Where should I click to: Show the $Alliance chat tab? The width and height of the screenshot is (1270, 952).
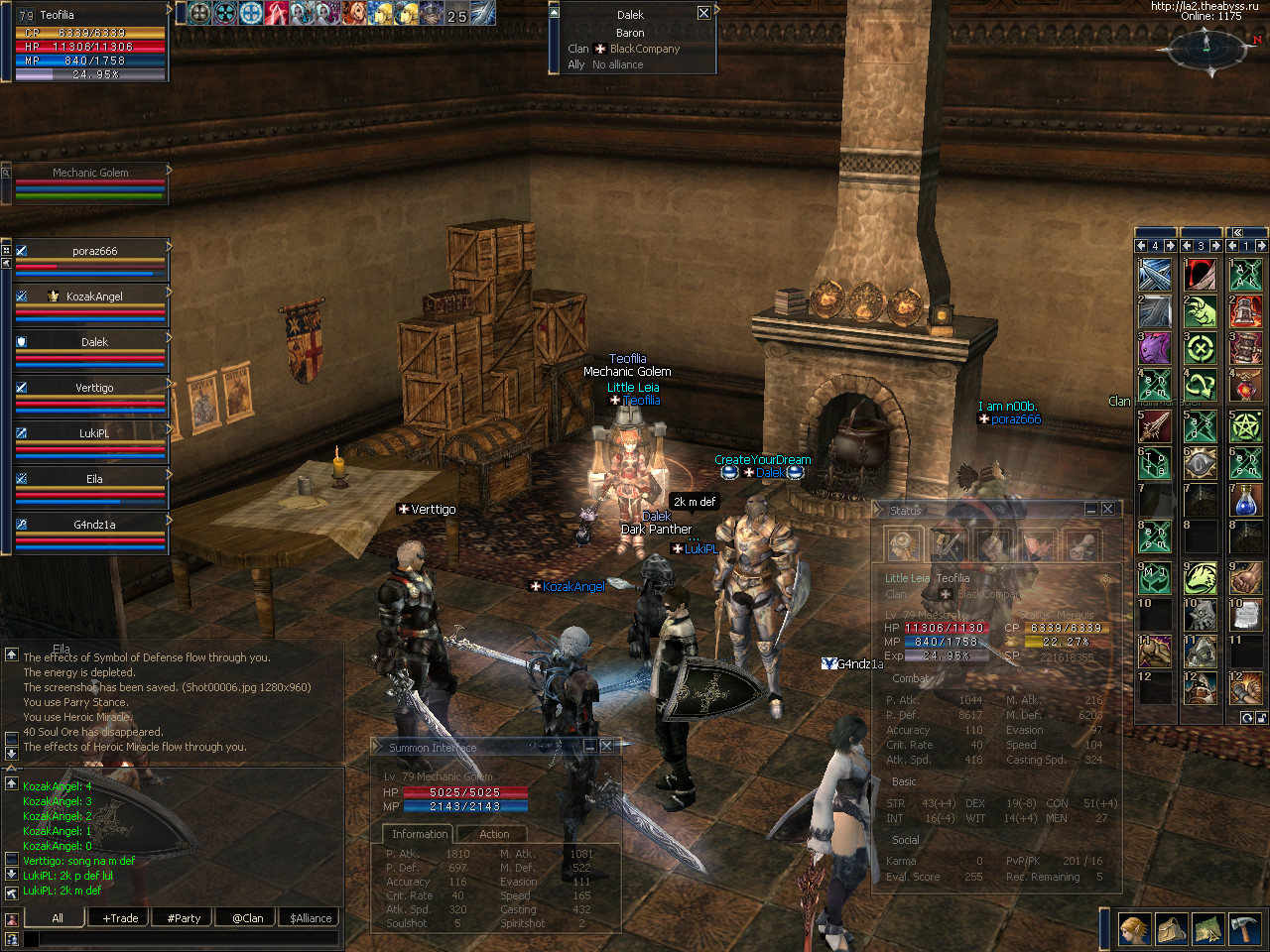[x=311, y=918]
